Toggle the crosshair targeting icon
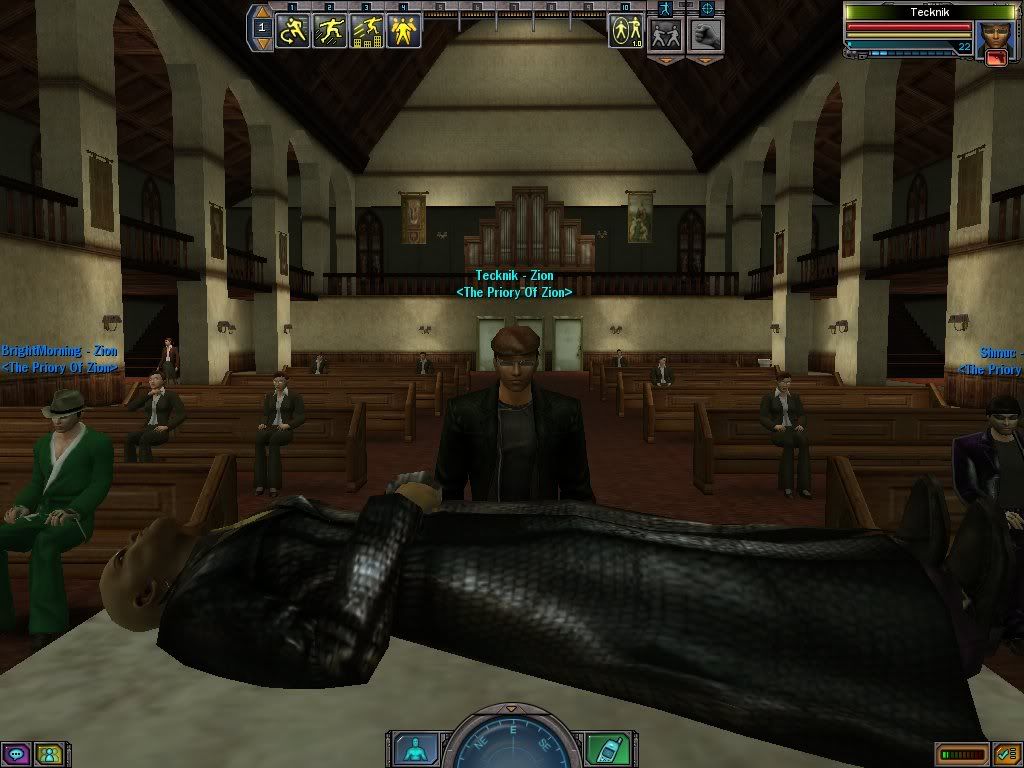 (708, 8)
